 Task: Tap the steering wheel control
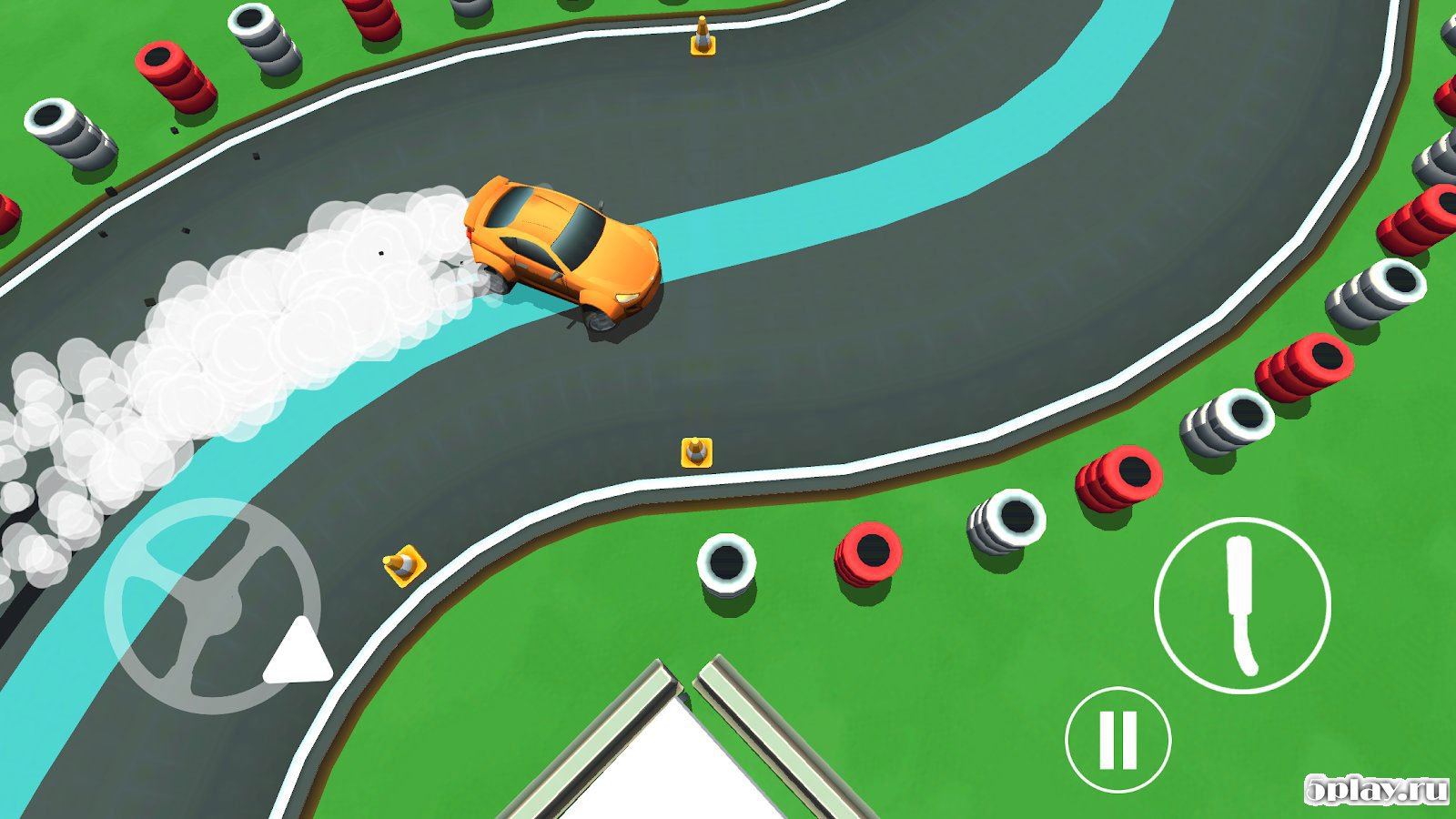click(211, 605)
